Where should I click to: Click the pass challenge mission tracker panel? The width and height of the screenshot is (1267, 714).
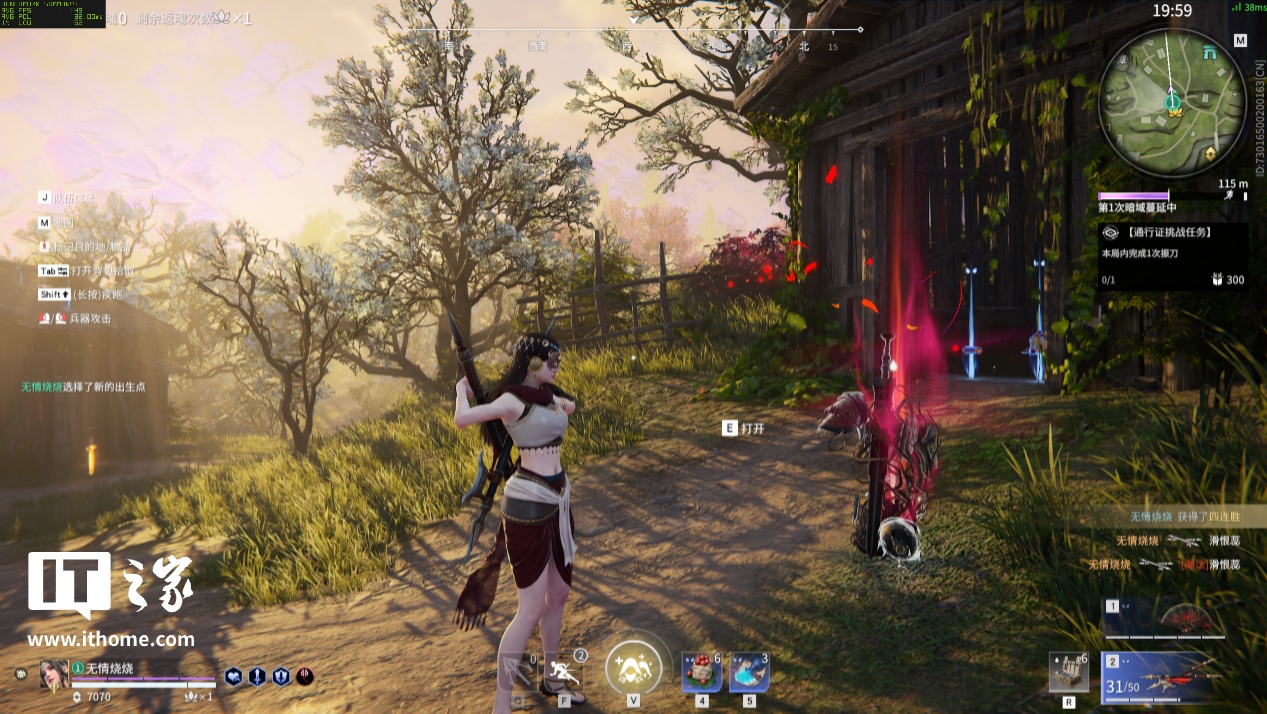click(1173, 256)
